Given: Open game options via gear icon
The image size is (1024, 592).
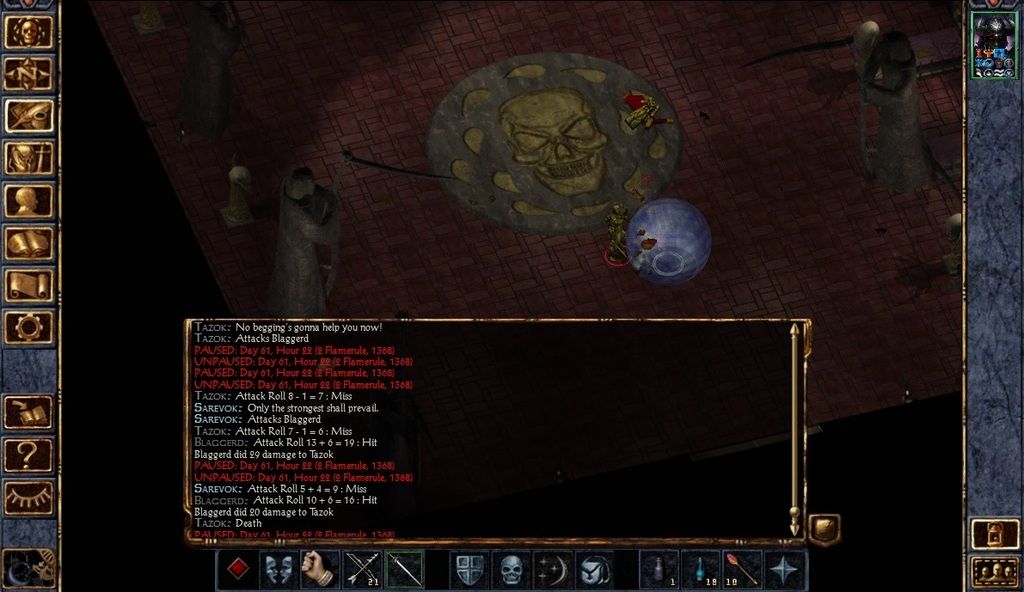Looking at the screenshot, I should click(x=29, y=327).
